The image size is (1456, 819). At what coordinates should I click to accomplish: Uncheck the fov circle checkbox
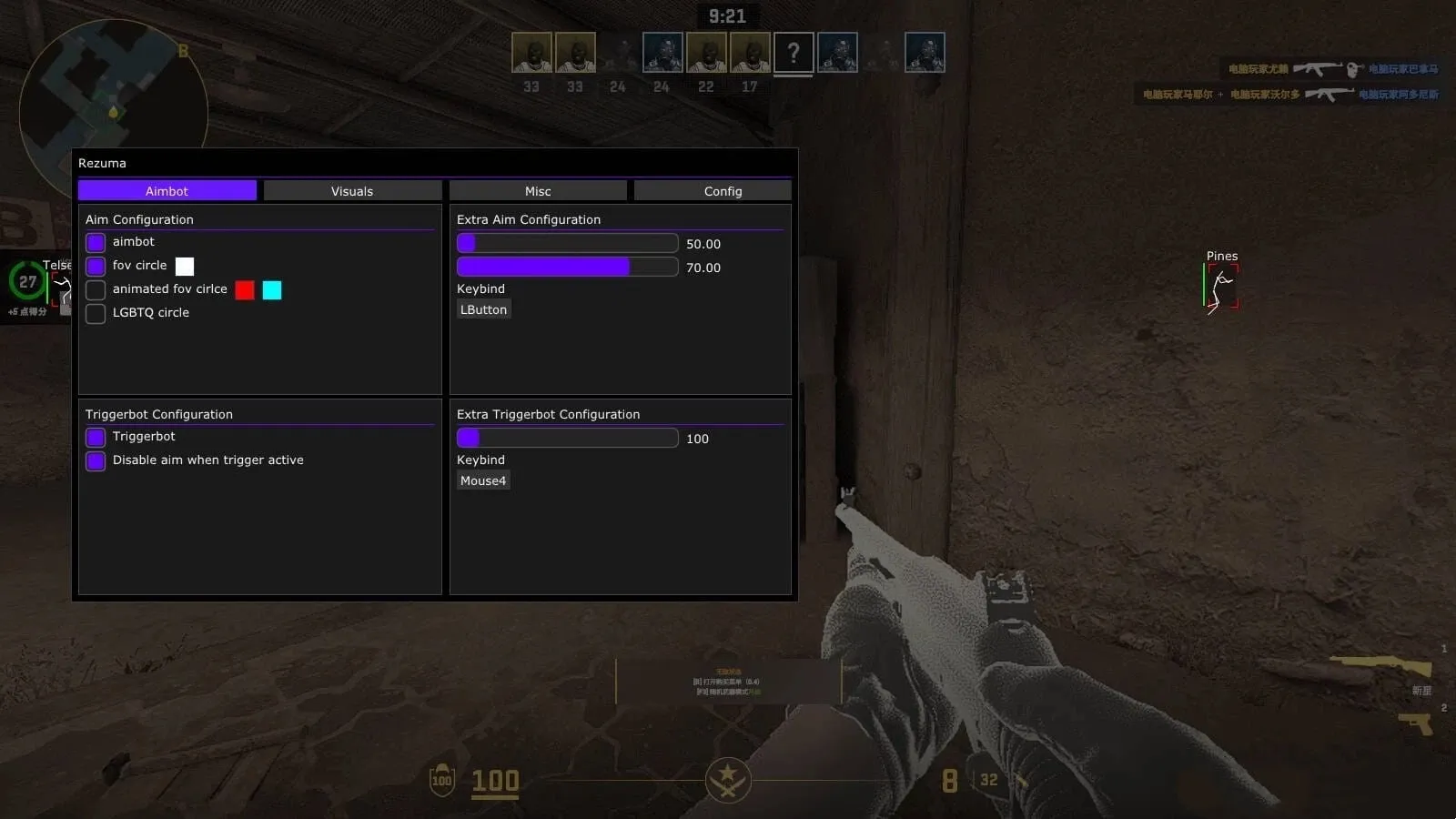pyautogui.click(x=96, y=267)
